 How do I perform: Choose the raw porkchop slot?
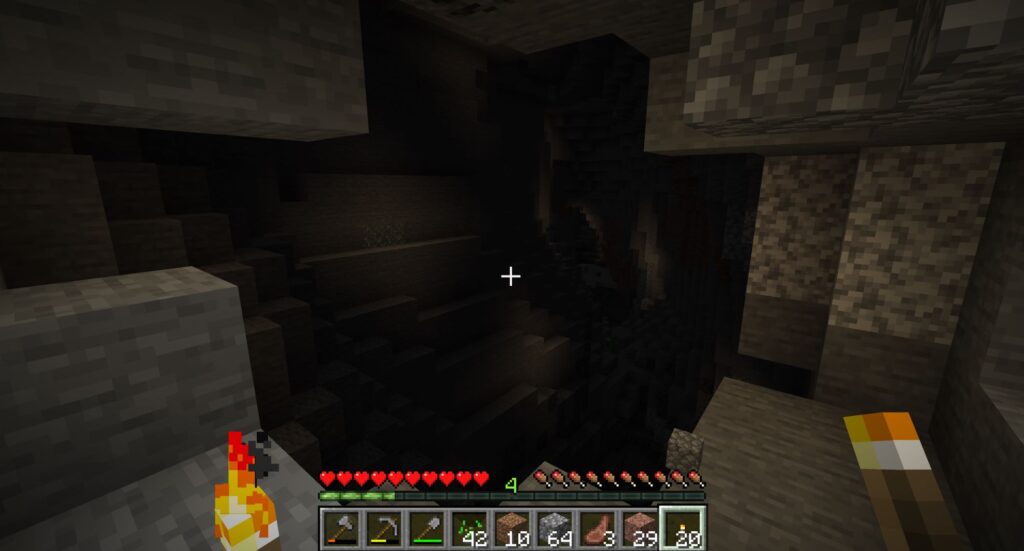(597, 527)
